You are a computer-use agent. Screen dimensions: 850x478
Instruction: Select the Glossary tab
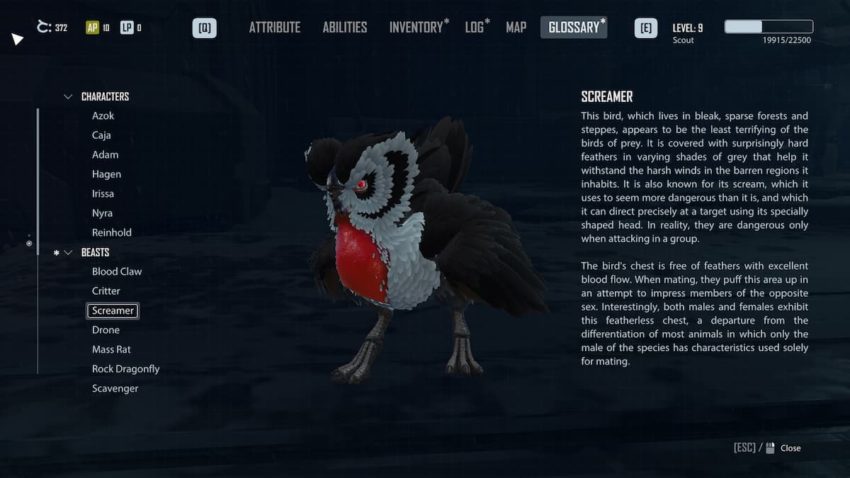click(573, 28)
